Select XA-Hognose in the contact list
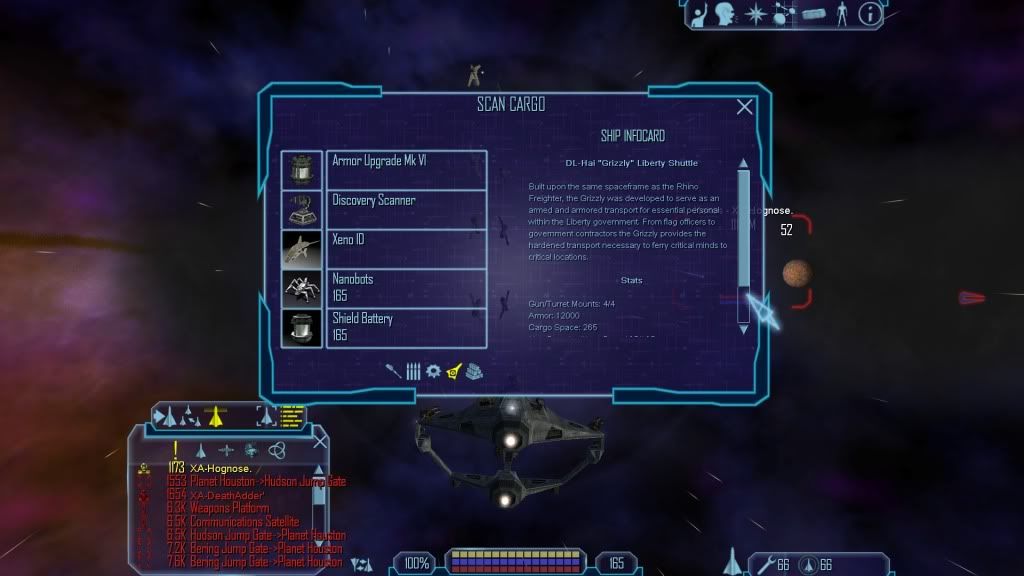The image size is (1024, 576). pyautogui.click(x=220, y=467)
